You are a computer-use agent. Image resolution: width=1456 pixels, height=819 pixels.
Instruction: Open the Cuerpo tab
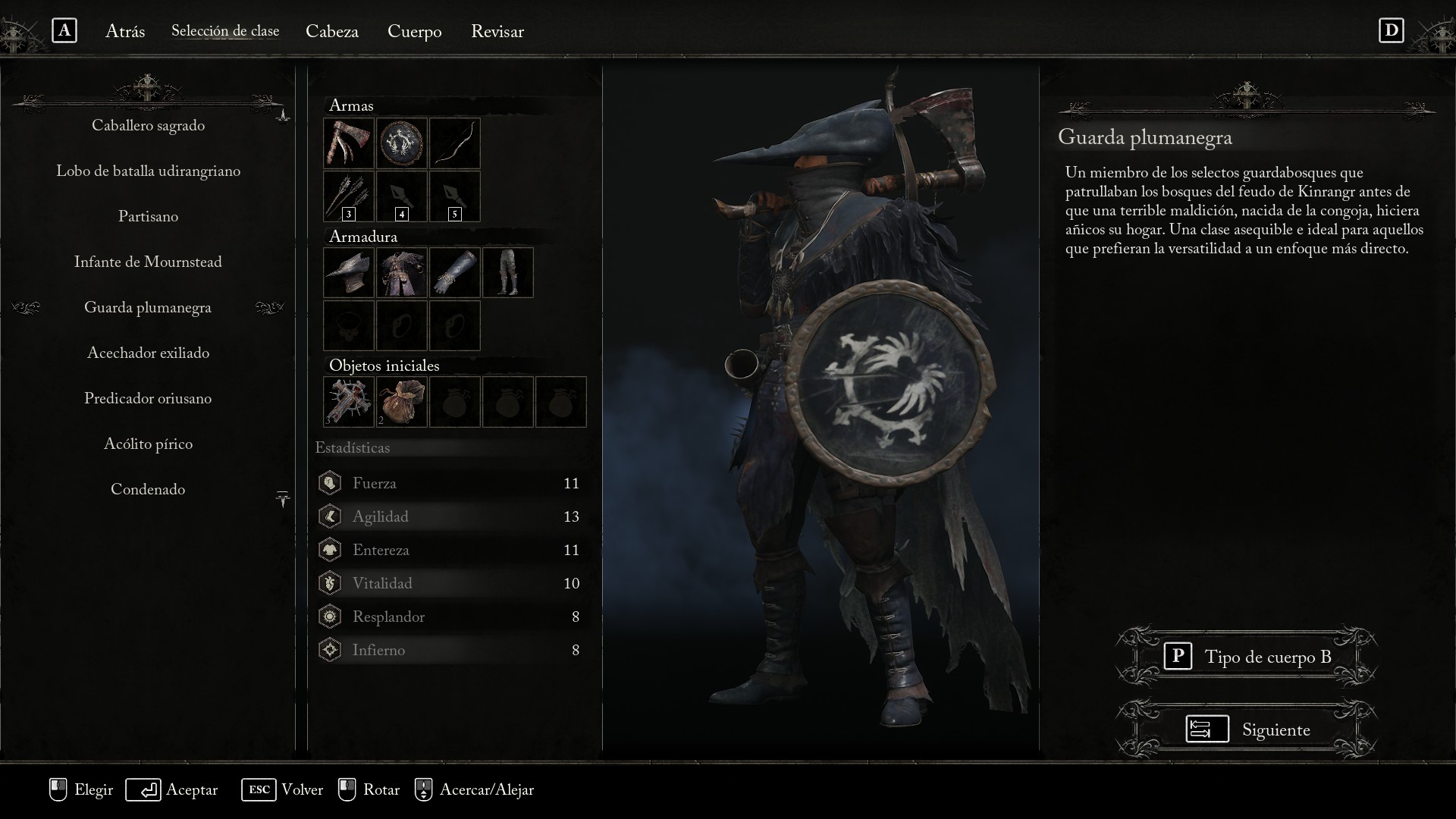tap(414, 32)
